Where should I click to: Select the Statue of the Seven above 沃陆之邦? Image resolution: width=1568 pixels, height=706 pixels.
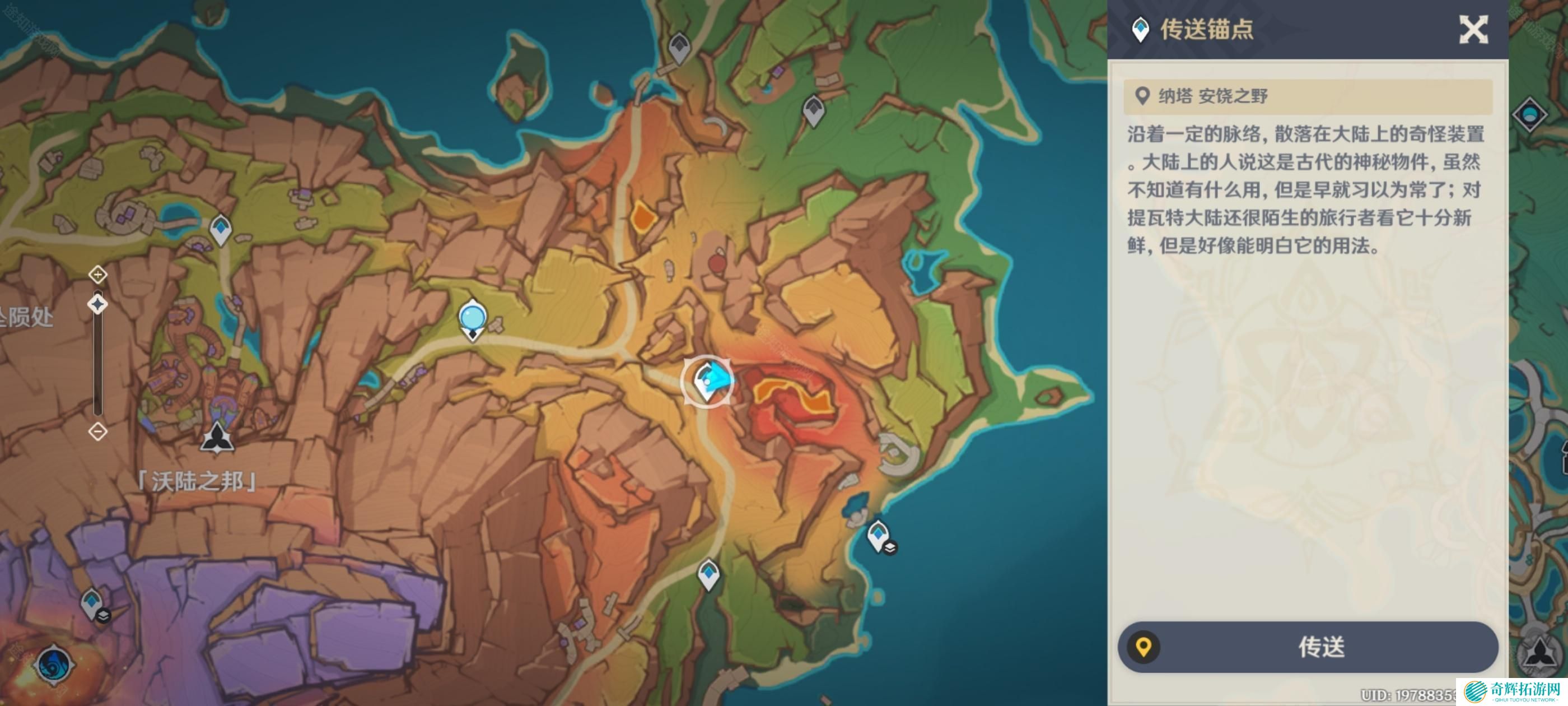[x=217, y=439]
